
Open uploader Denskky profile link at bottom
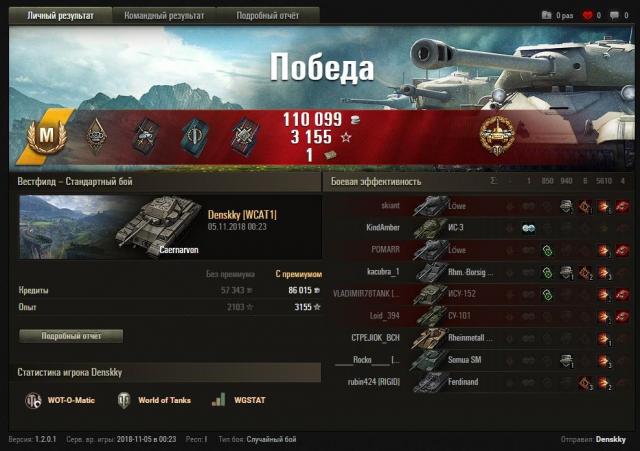tap(610, 440)
